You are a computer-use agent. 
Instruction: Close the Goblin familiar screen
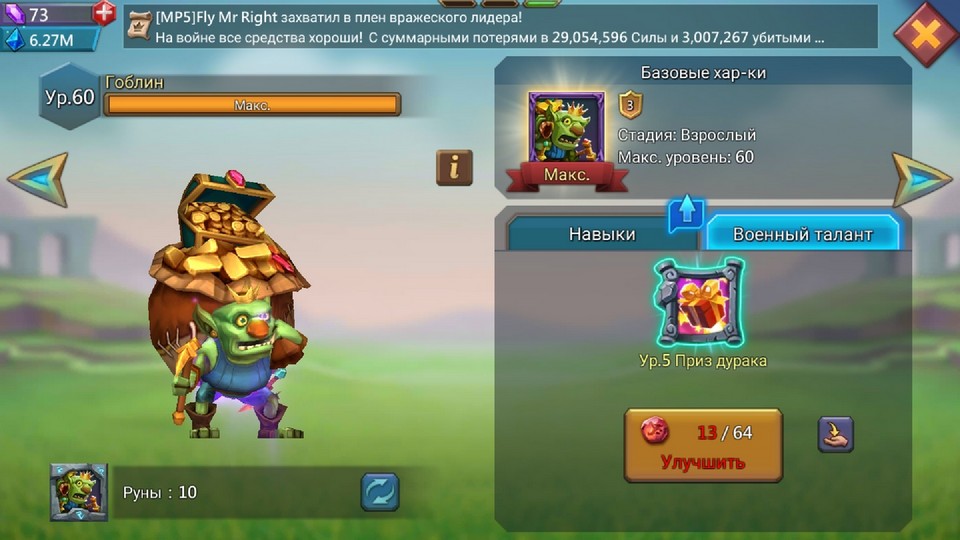pyautogui.click(x=926, y=34)
